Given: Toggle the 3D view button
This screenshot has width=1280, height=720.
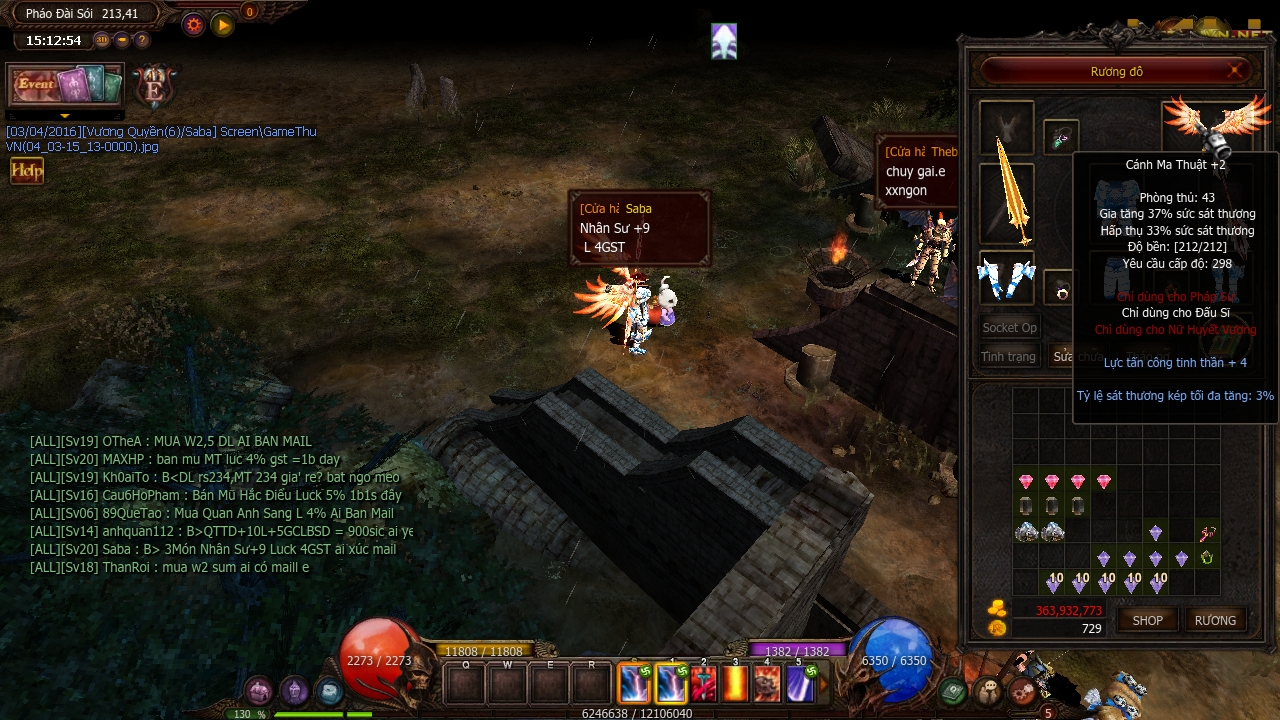Looking at the screenshot, I should coord(102,39).
